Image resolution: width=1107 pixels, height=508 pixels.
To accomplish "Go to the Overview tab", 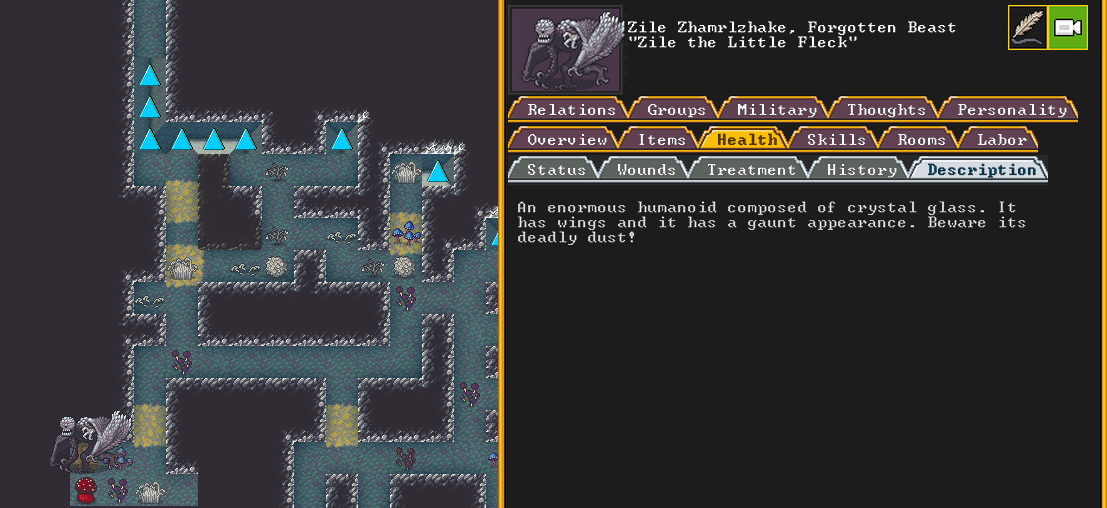I will 567,140.
